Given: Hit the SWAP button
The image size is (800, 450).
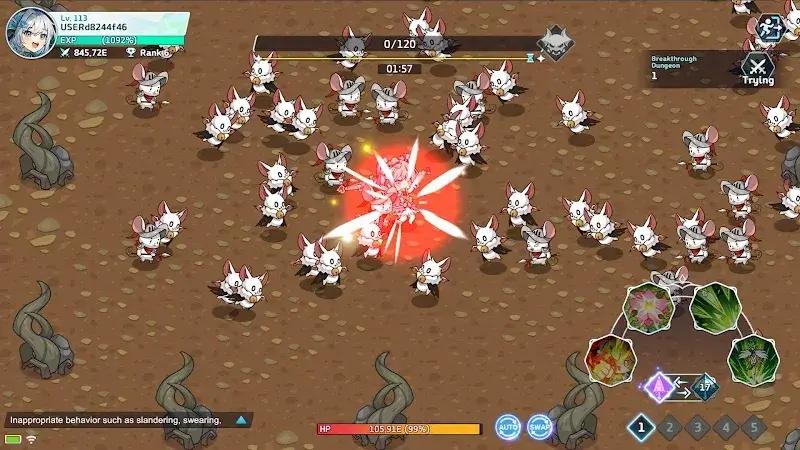Looking at the screenshot, I should click(540, 427).
